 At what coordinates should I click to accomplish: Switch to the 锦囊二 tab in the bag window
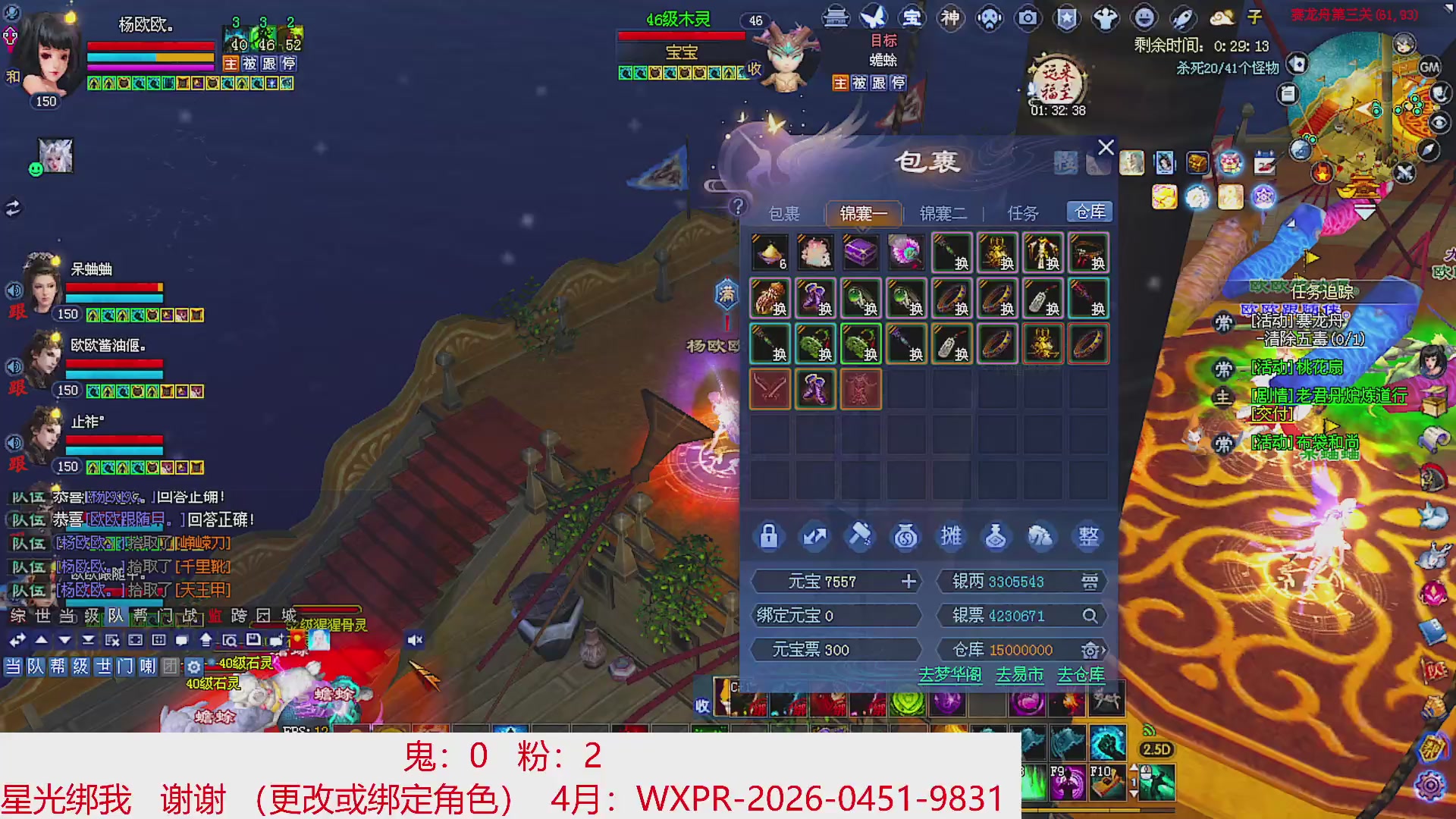click(943, 213)
